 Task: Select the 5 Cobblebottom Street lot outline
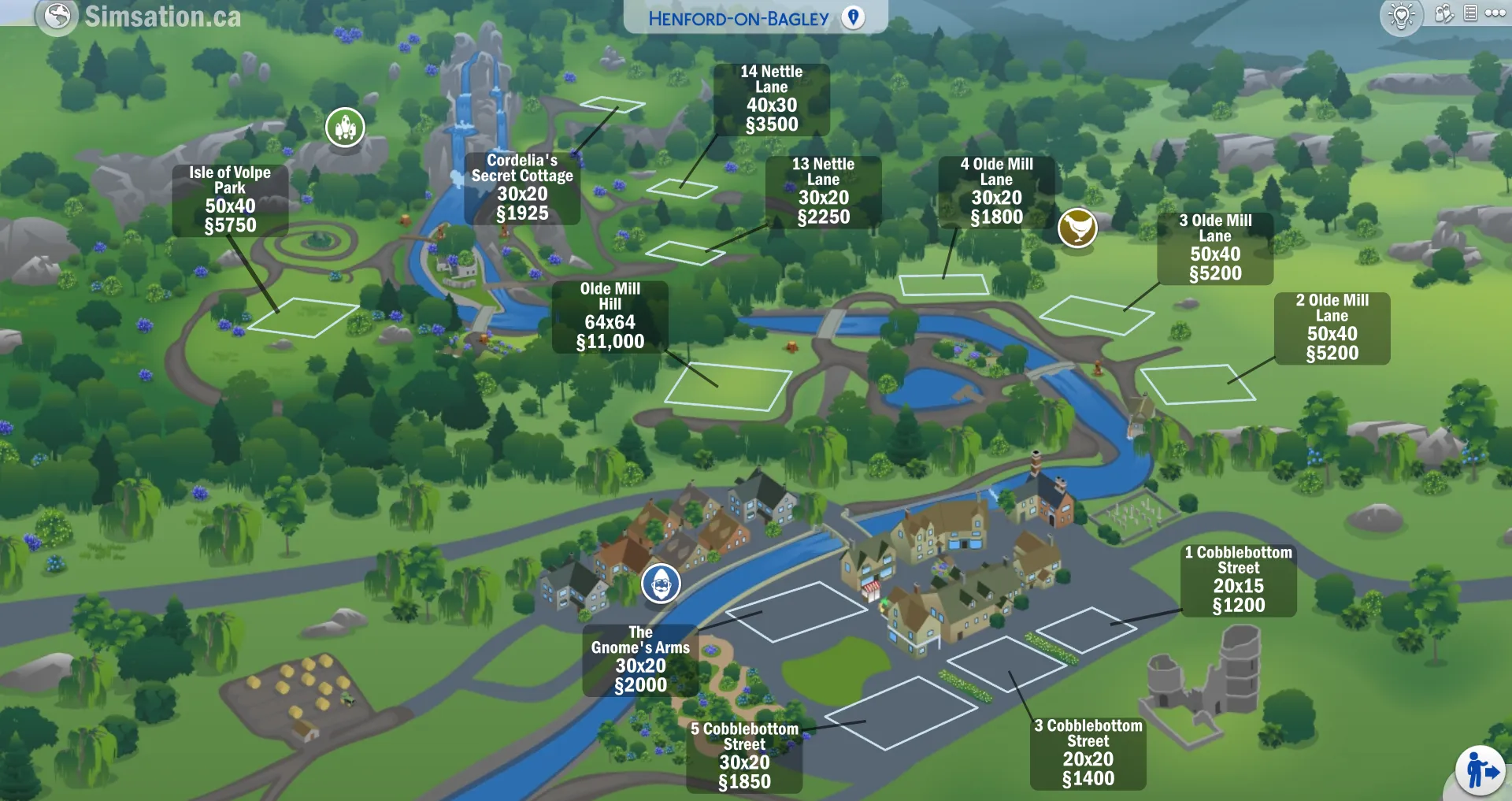(911, 713)
